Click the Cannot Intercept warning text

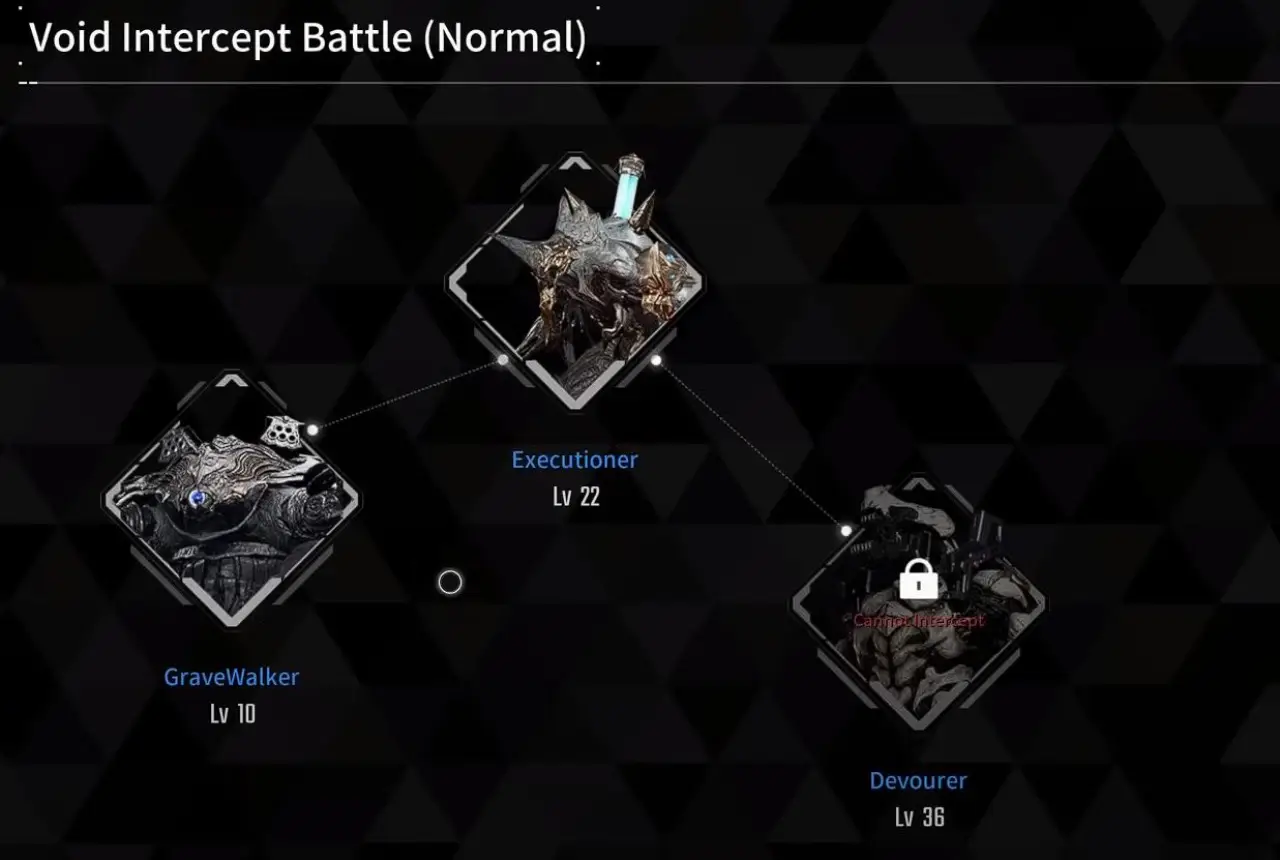click(917, 620)
